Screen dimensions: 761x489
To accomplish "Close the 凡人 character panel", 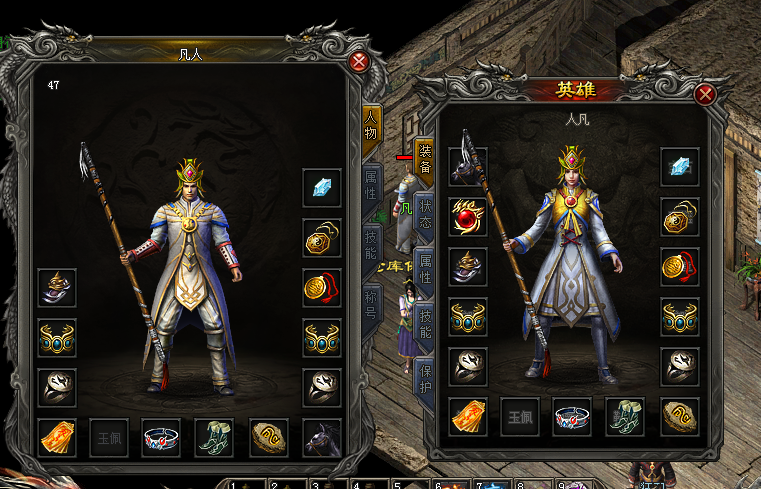I will pyautogui.click(x=359, y=62).
